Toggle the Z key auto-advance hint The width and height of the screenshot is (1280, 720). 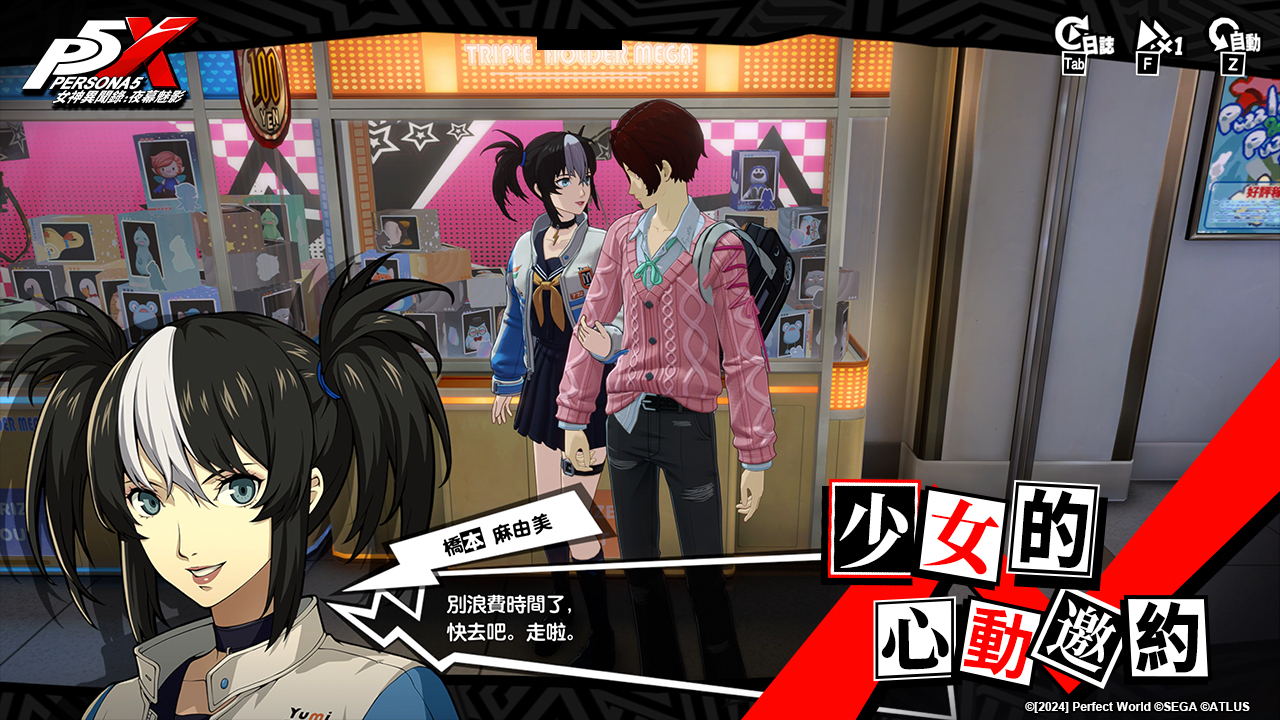[1231, 62]
